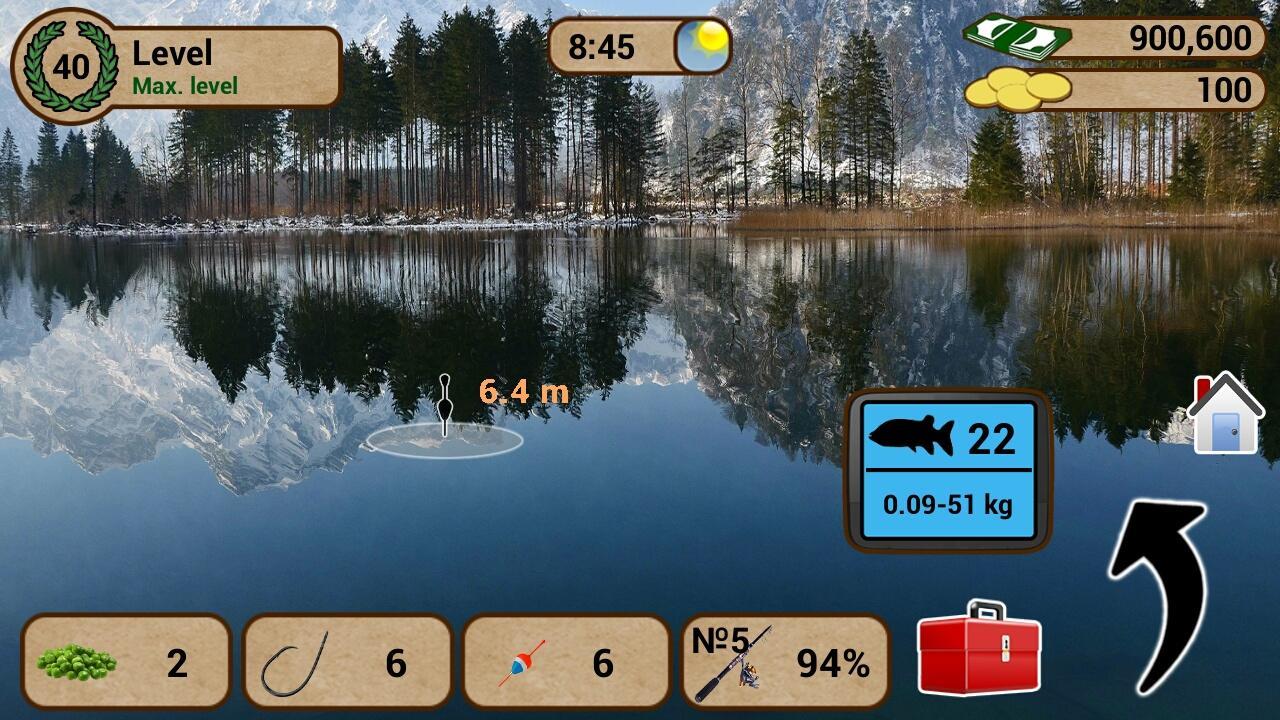View the 0.09-51 kg weight range
Screen dimensions: 1280x720
pos(948,505)
